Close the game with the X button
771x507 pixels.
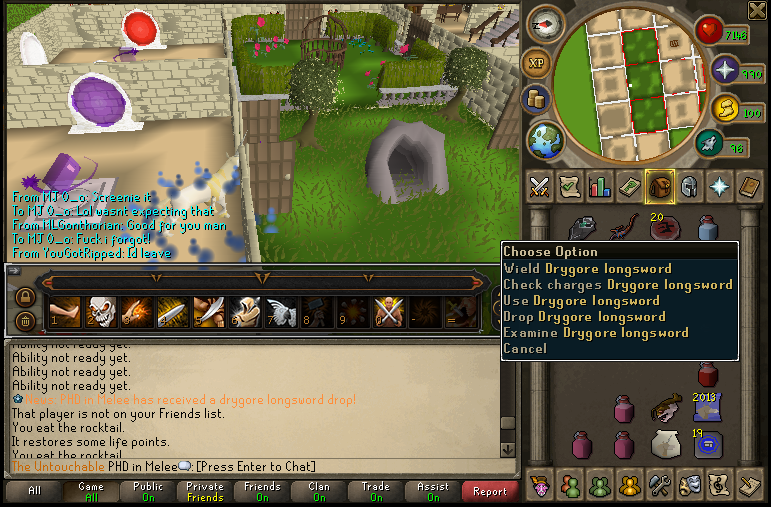pos(757,10)
